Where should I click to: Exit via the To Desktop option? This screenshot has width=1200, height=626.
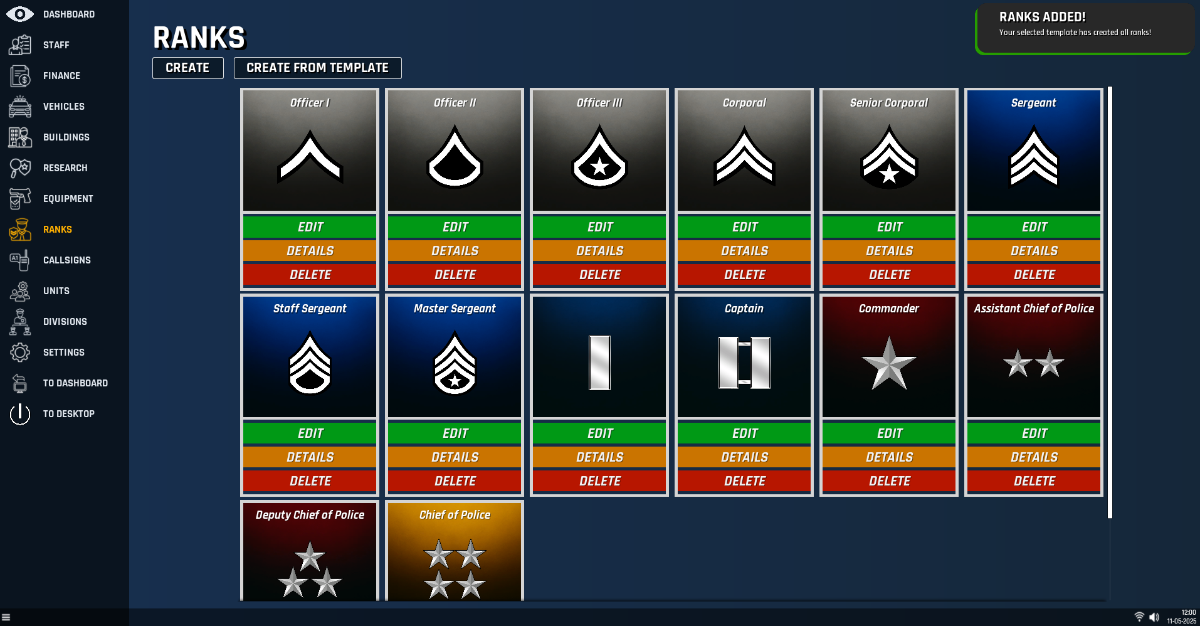(x=68, y=414)
